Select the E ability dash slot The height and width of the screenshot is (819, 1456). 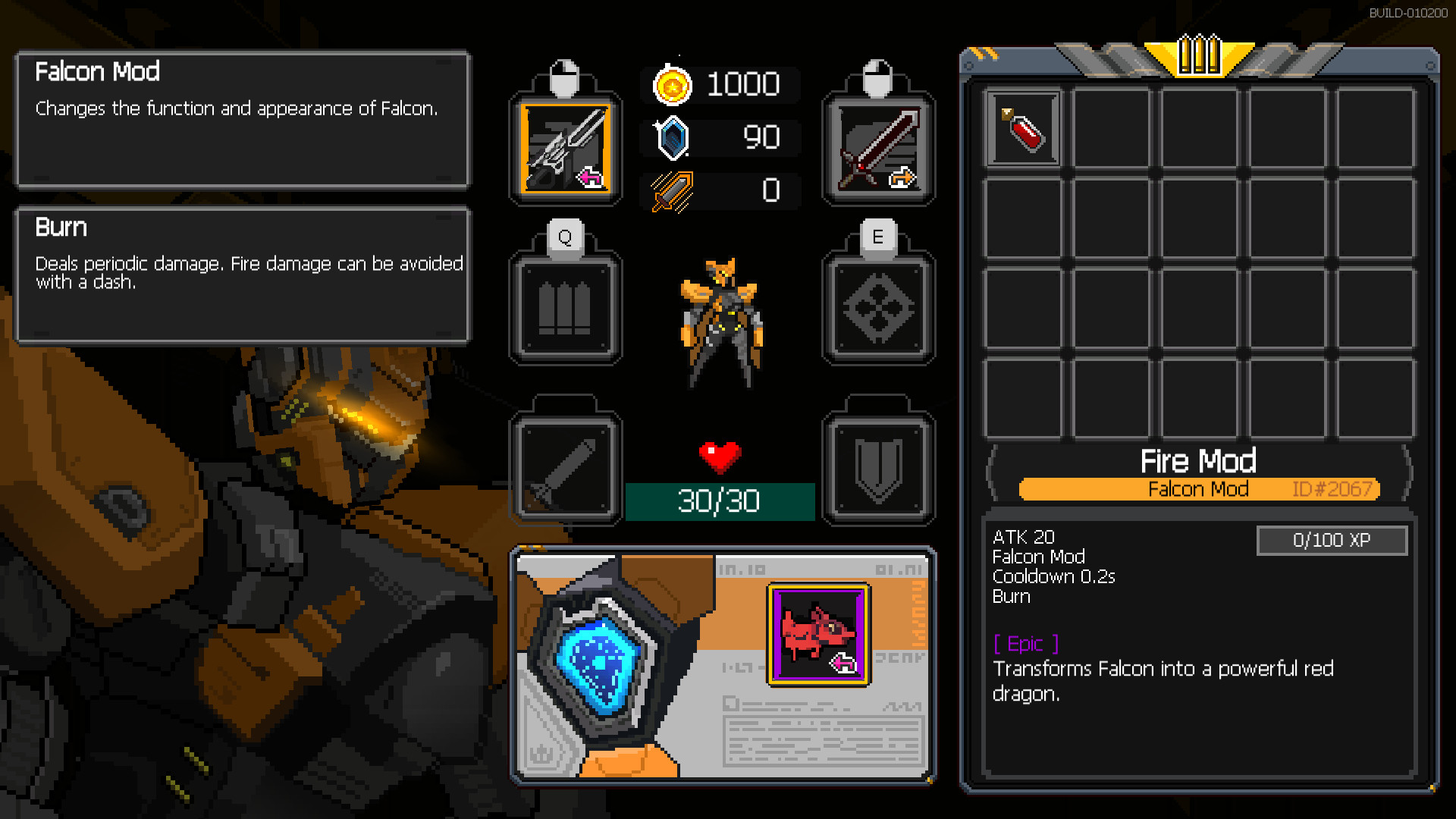(x=878, y=305)
